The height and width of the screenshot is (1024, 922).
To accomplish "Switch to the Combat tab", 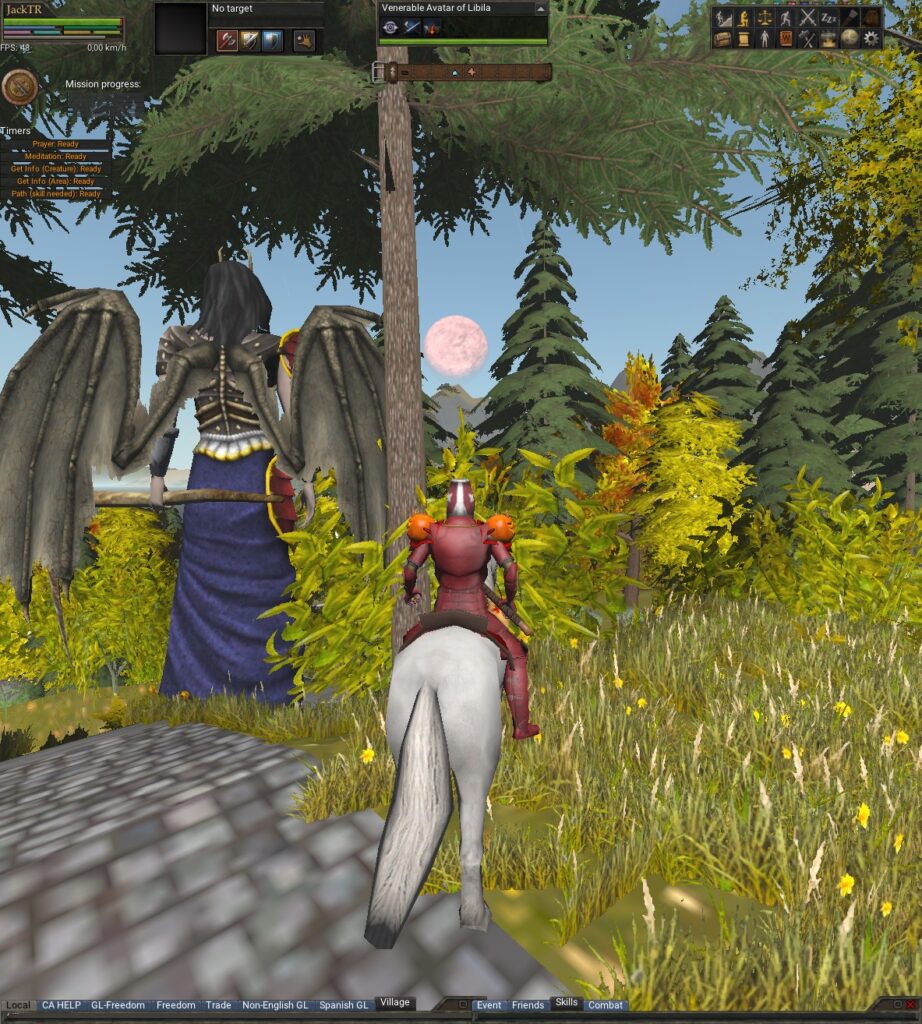I will (605, 1005).
